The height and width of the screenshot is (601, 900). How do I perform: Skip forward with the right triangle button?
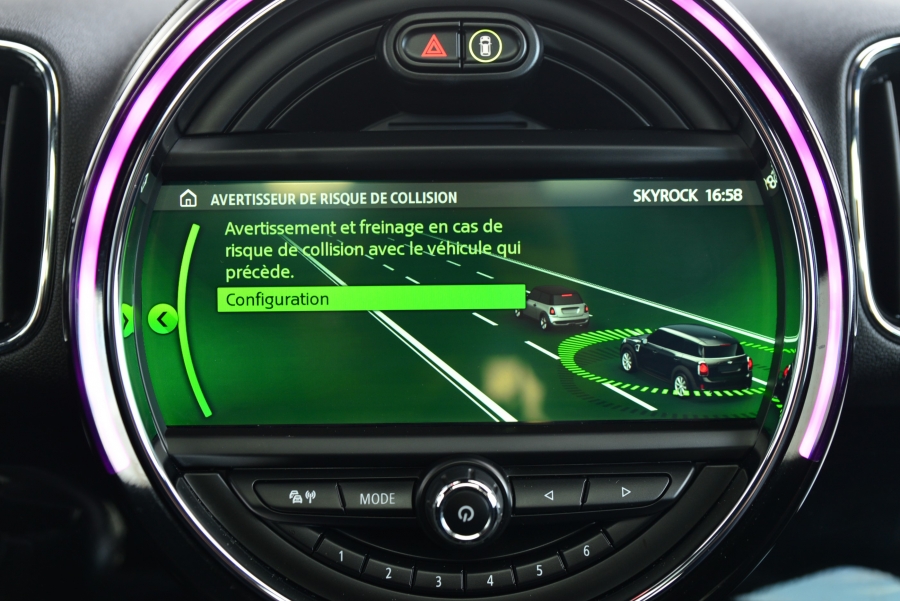tap(626, 491)
